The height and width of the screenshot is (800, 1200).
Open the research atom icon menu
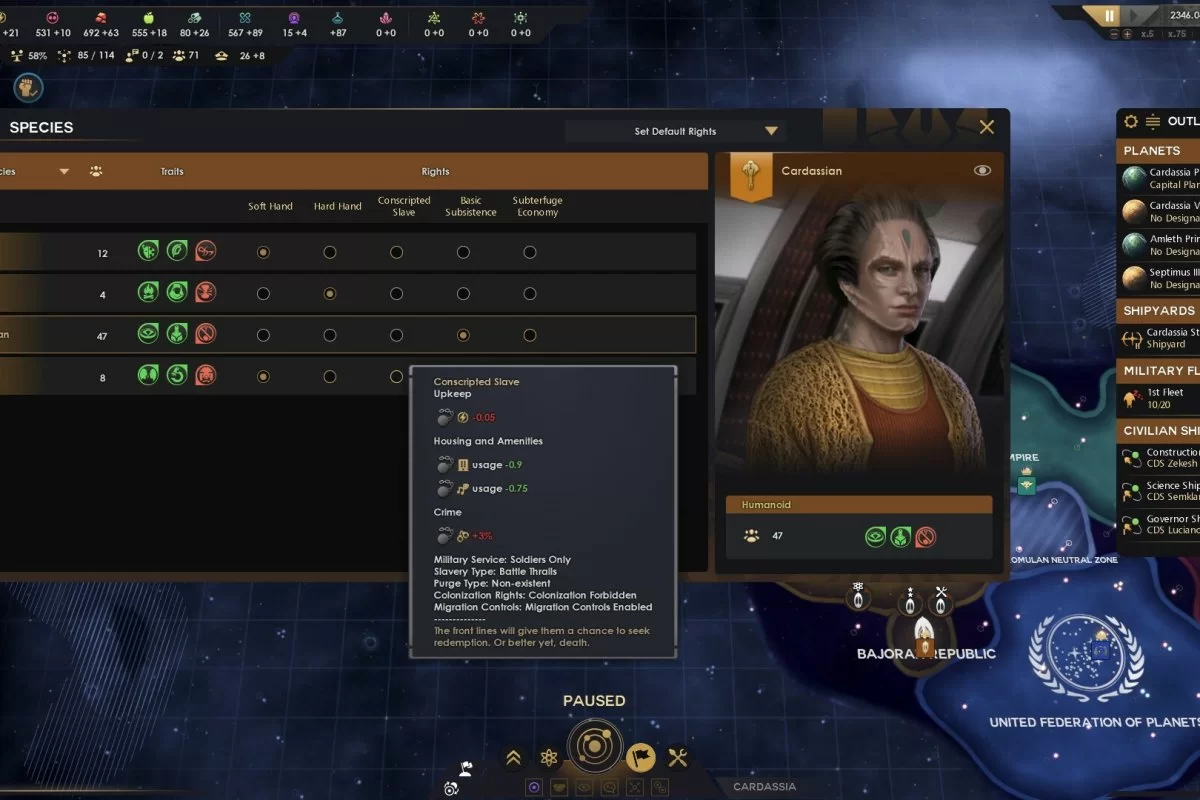coord(549,758)
